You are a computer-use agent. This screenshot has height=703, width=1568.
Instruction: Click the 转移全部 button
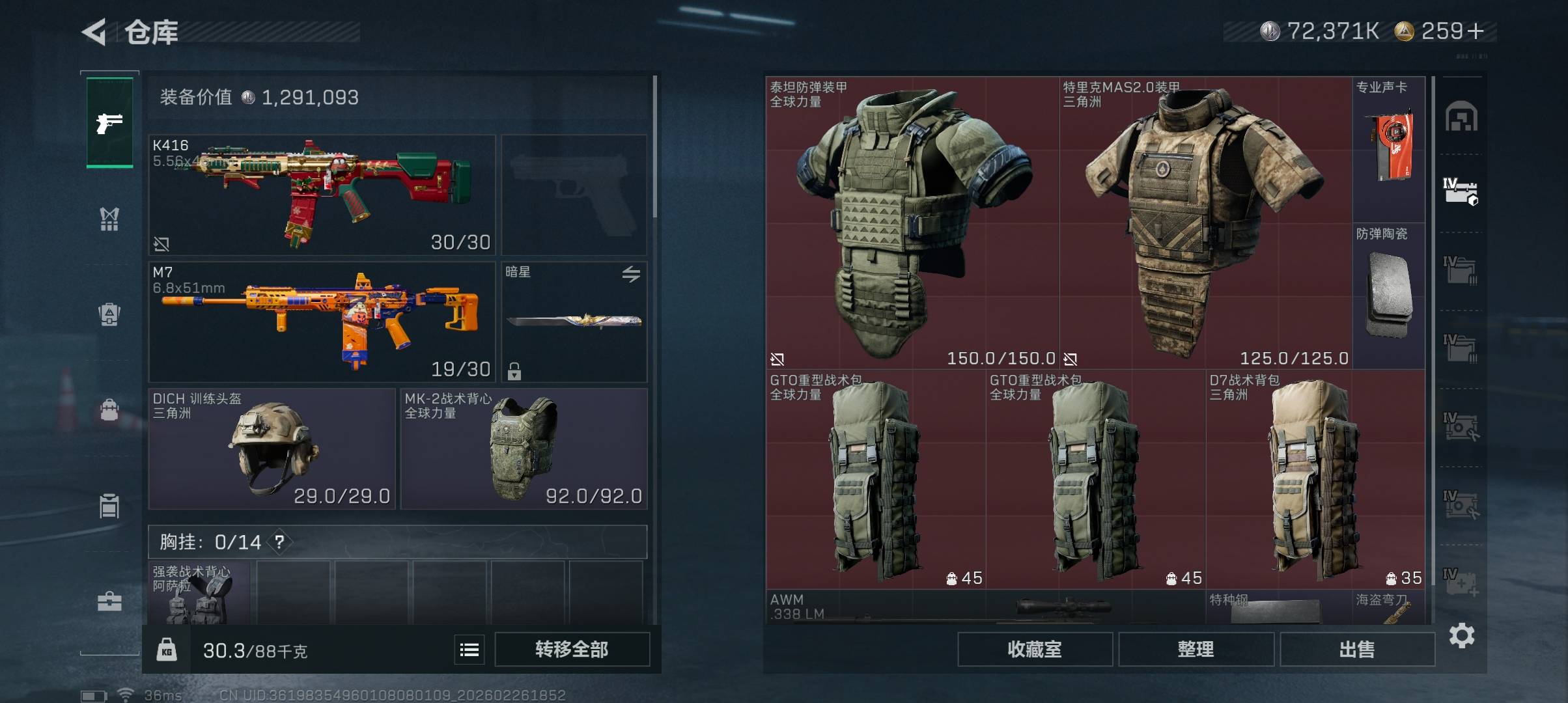coord(572,649)
